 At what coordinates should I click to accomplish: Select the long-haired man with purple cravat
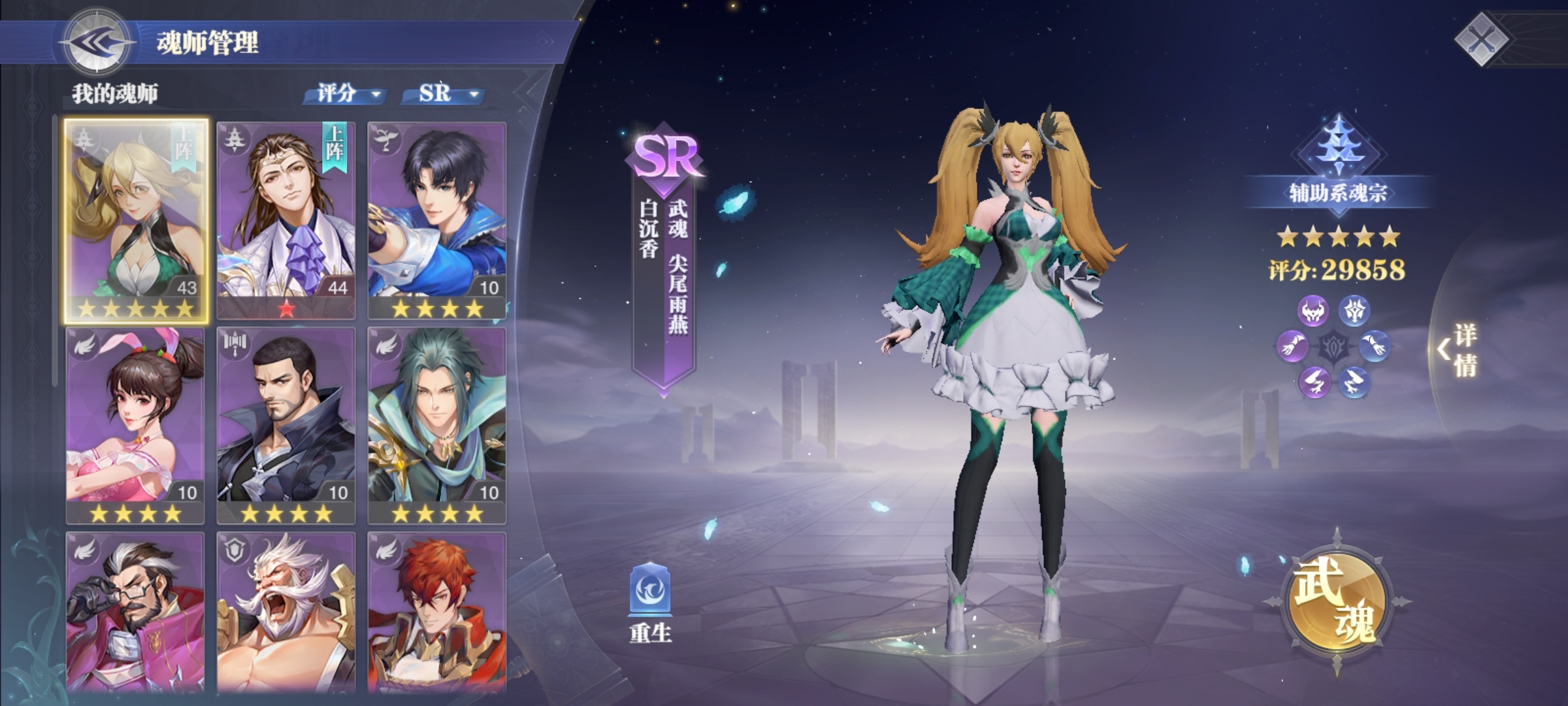(286, 219)
